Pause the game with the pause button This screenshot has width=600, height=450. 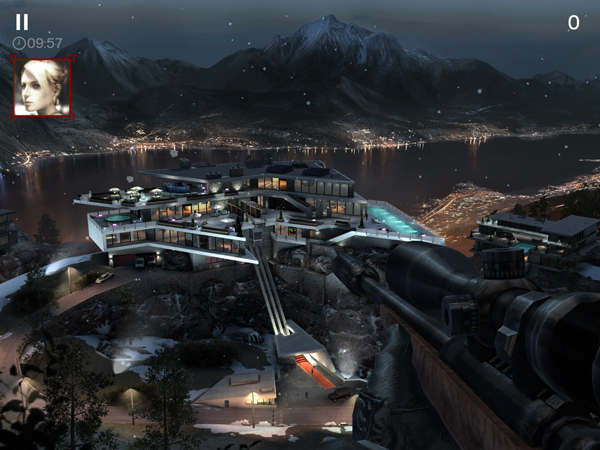22,21
